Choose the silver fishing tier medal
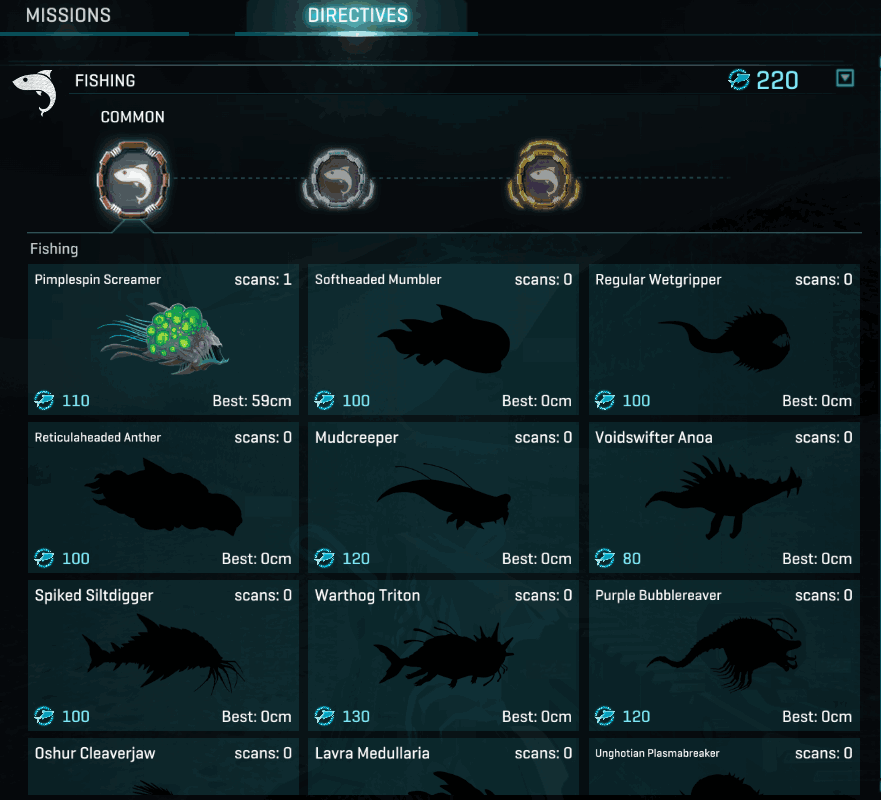The height and width of the screenshot is (800, 881). point(338,182)
